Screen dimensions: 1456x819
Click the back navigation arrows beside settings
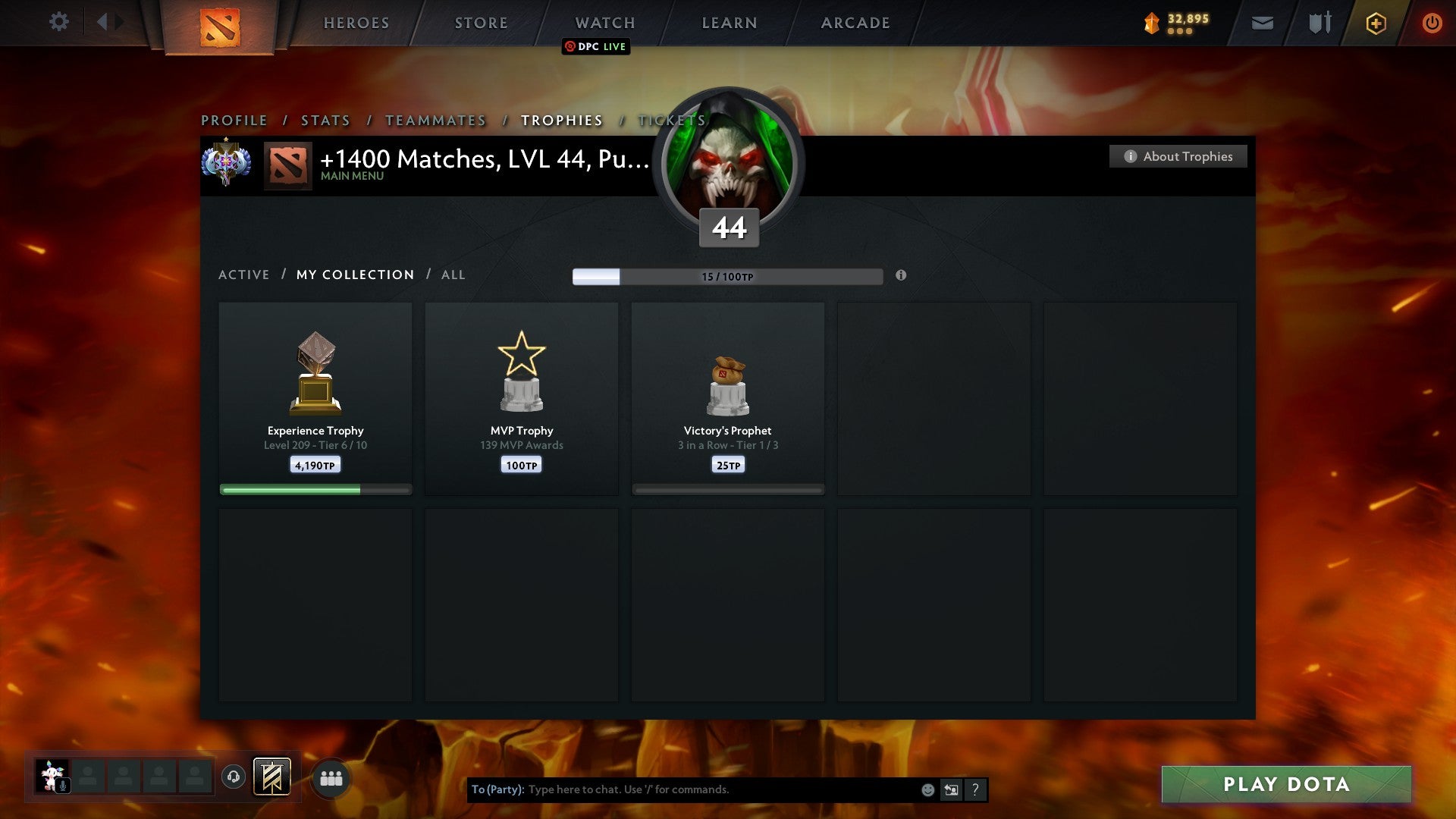(x=107, y=22)
